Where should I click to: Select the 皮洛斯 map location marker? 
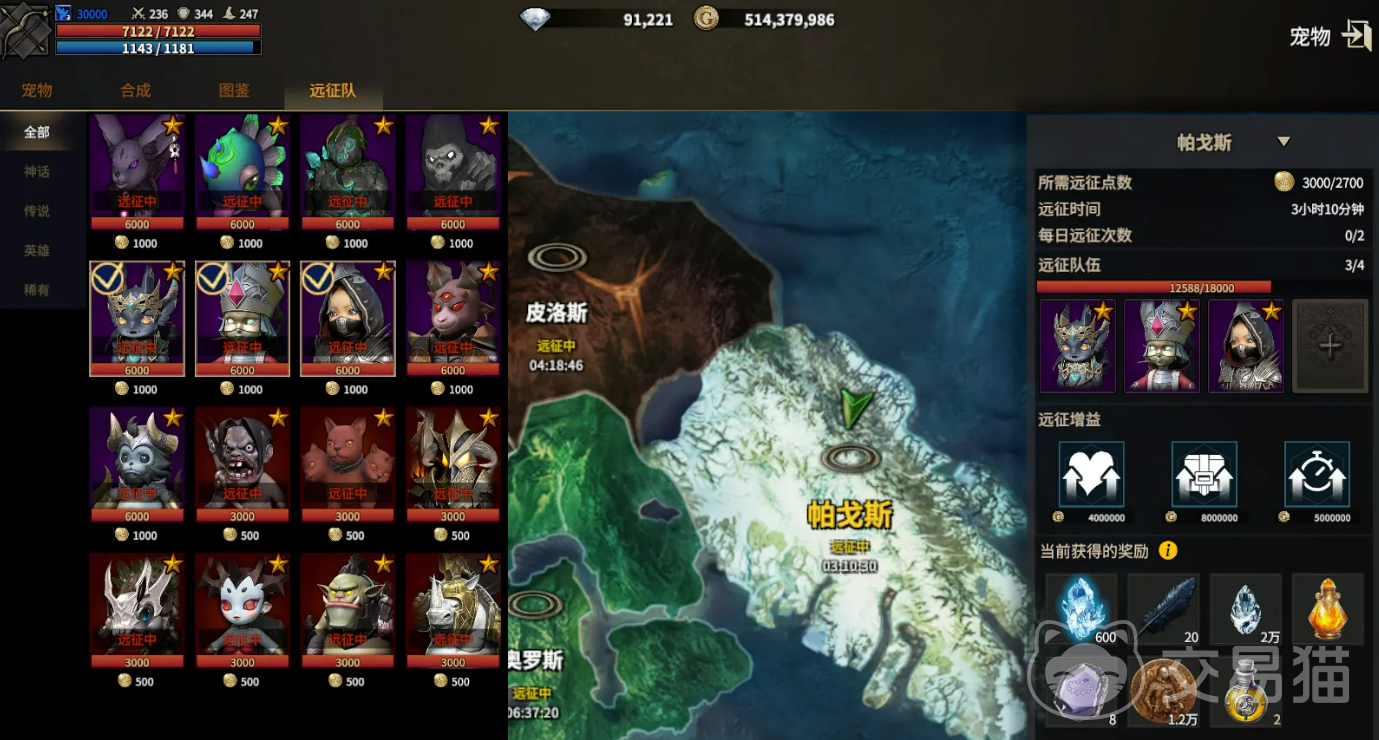[x=557, y=258]
